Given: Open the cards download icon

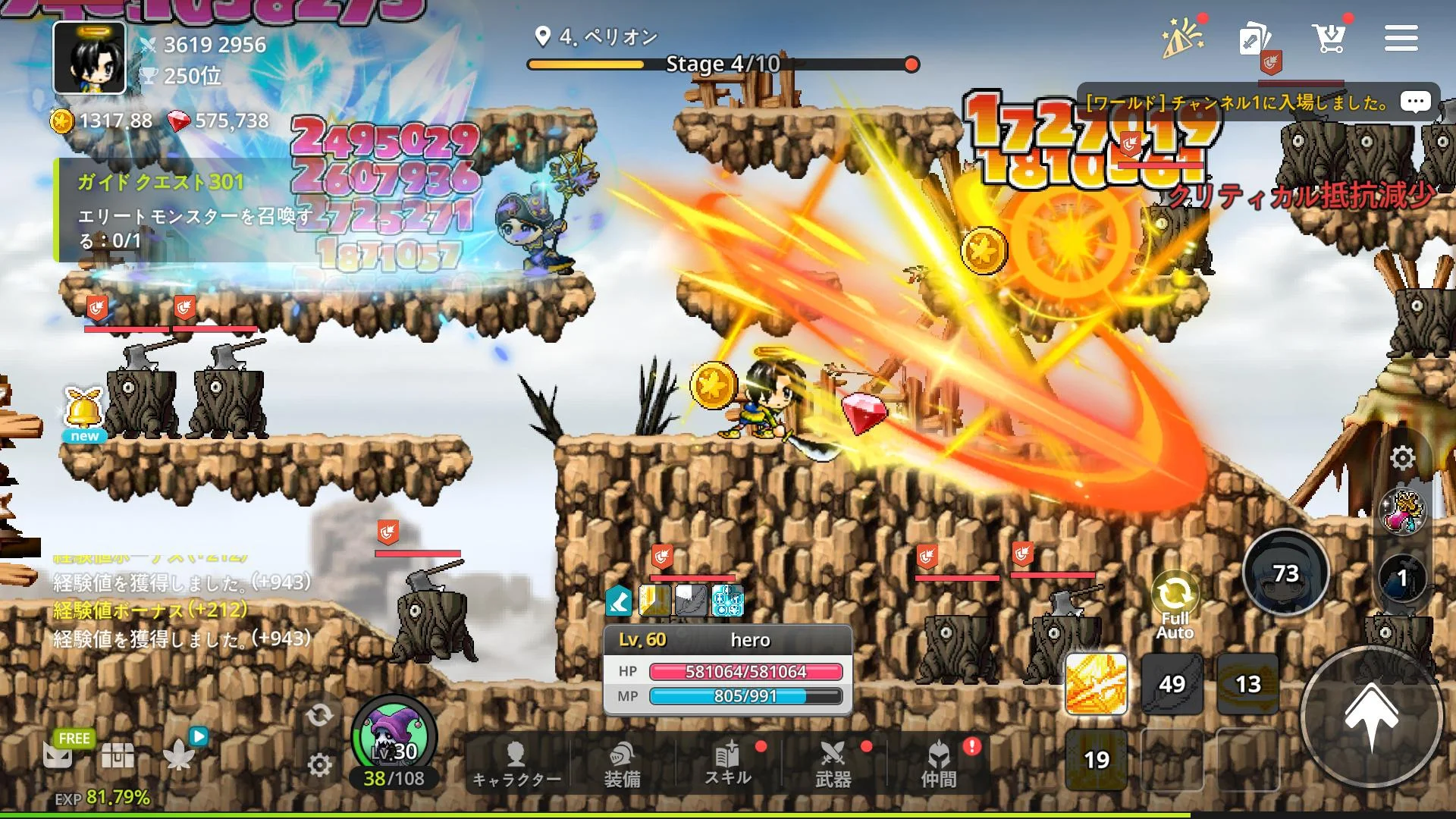Looking at the screenshot, I should [1254, 39].
